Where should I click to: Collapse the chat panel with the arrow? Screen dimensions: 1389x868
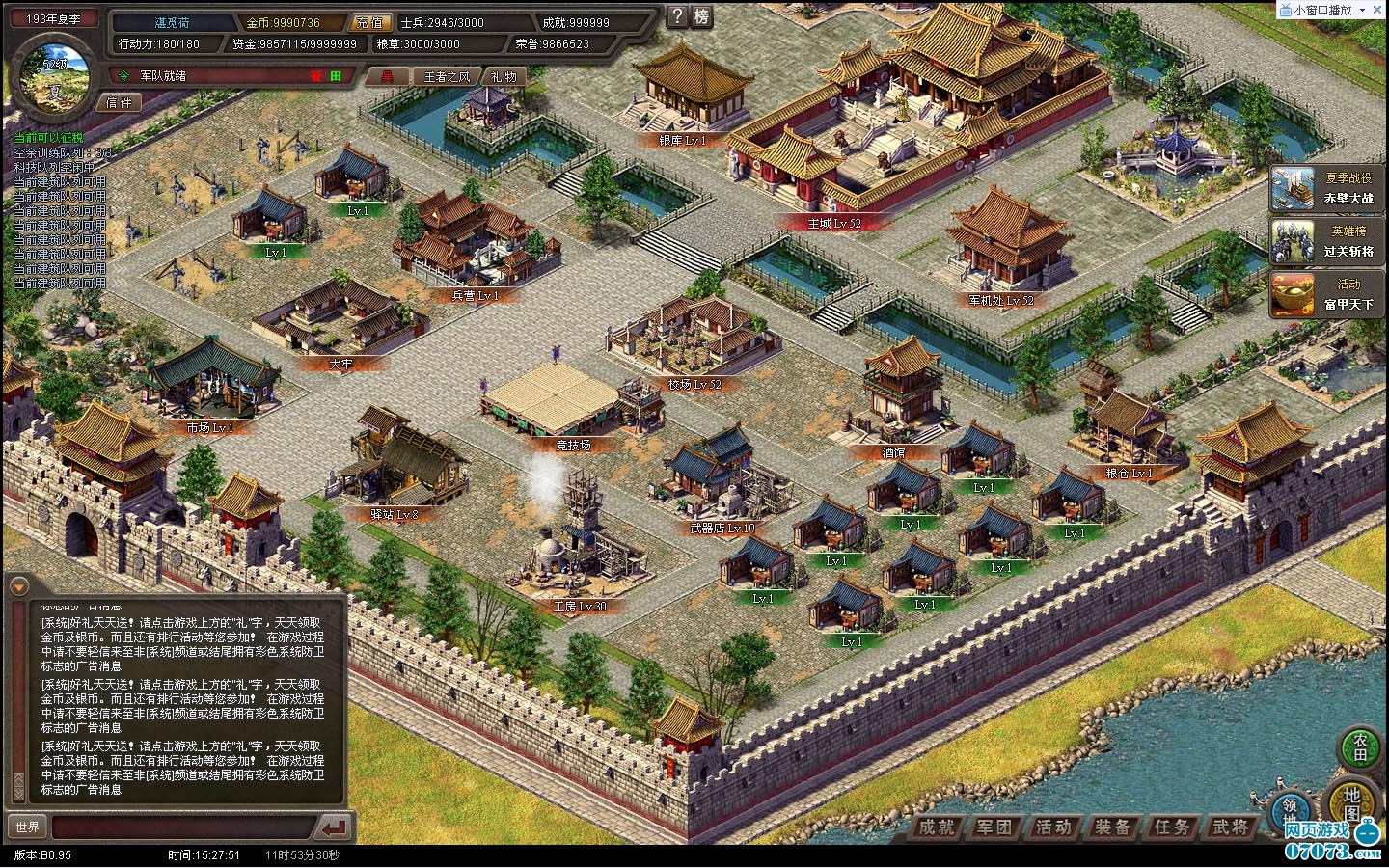18,585
